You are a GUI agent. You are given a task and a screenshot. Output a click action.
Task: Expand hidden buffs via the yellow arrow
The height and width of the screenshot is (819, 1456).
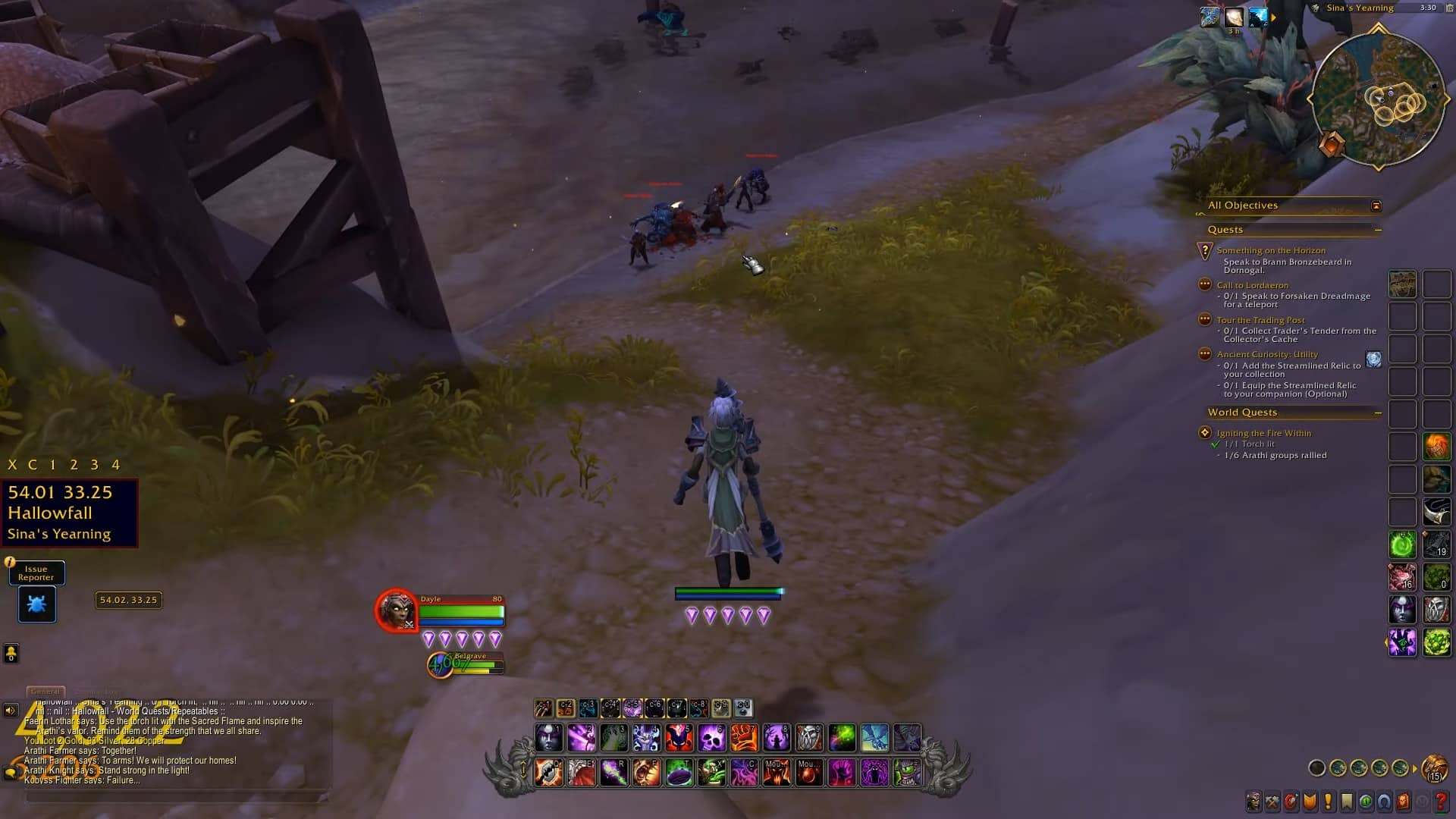click(1273, 17)
